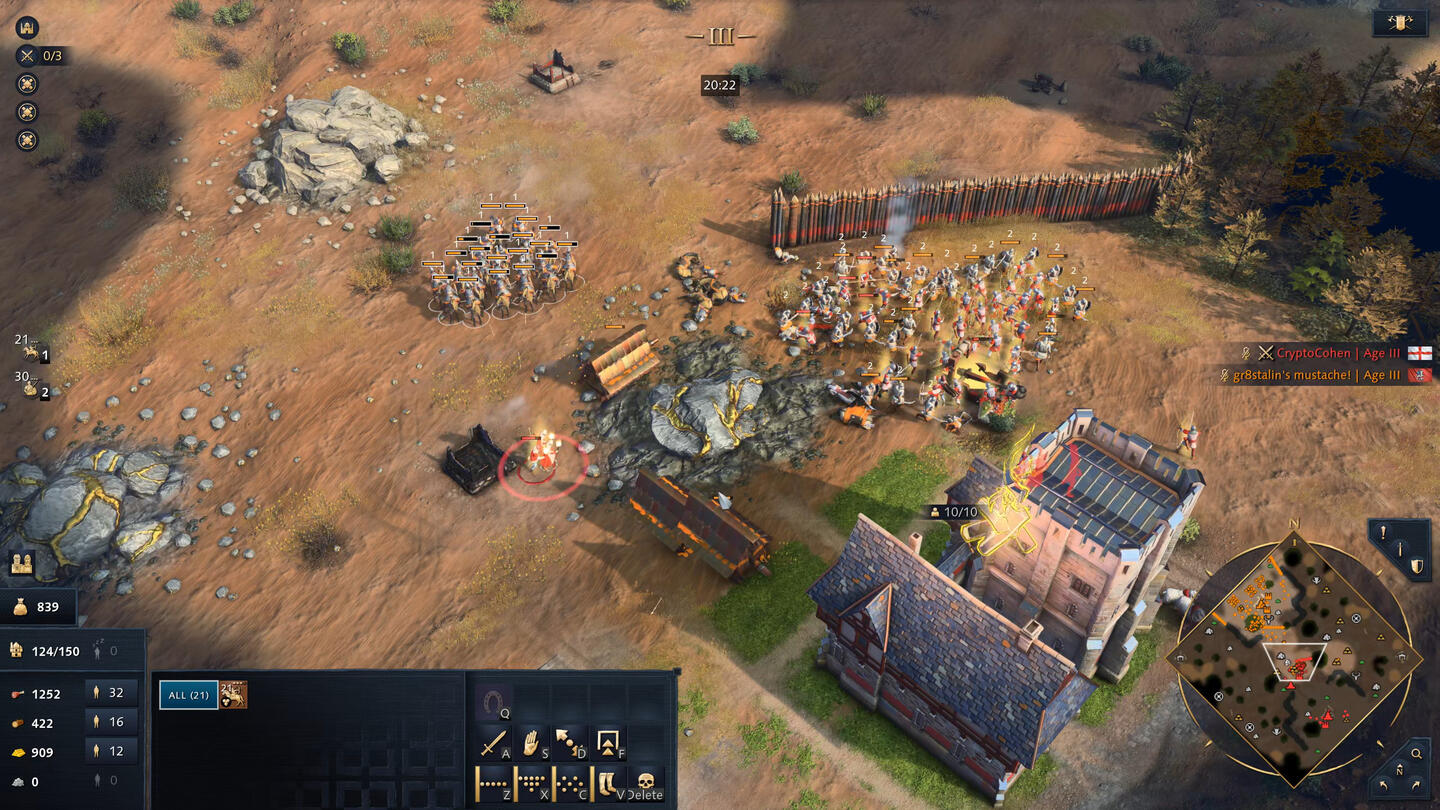Image resolution: width=1440 pixels, height=810 pixels.
Task: Select the ALL (21) units tab
Action: (x=188, y=695)
